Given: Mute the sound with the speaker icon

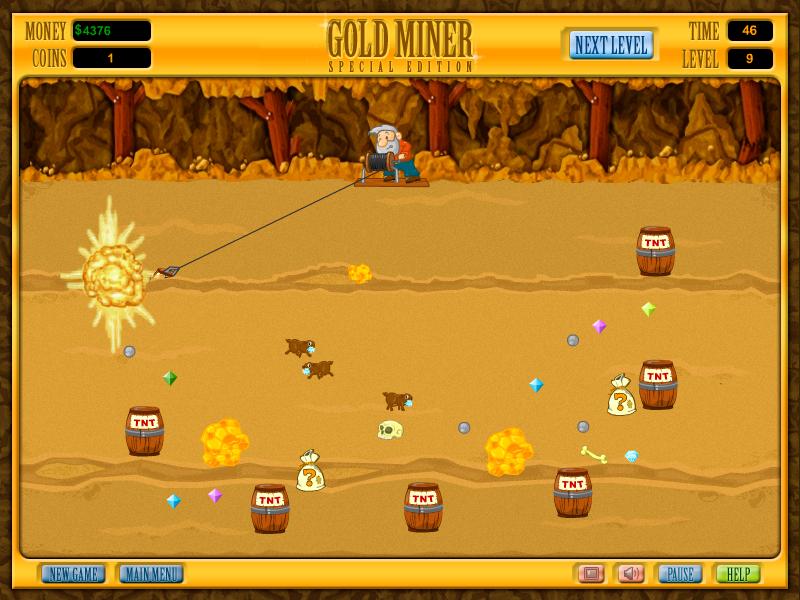Looking at the screenshot, I should click(x=630, y=574).
